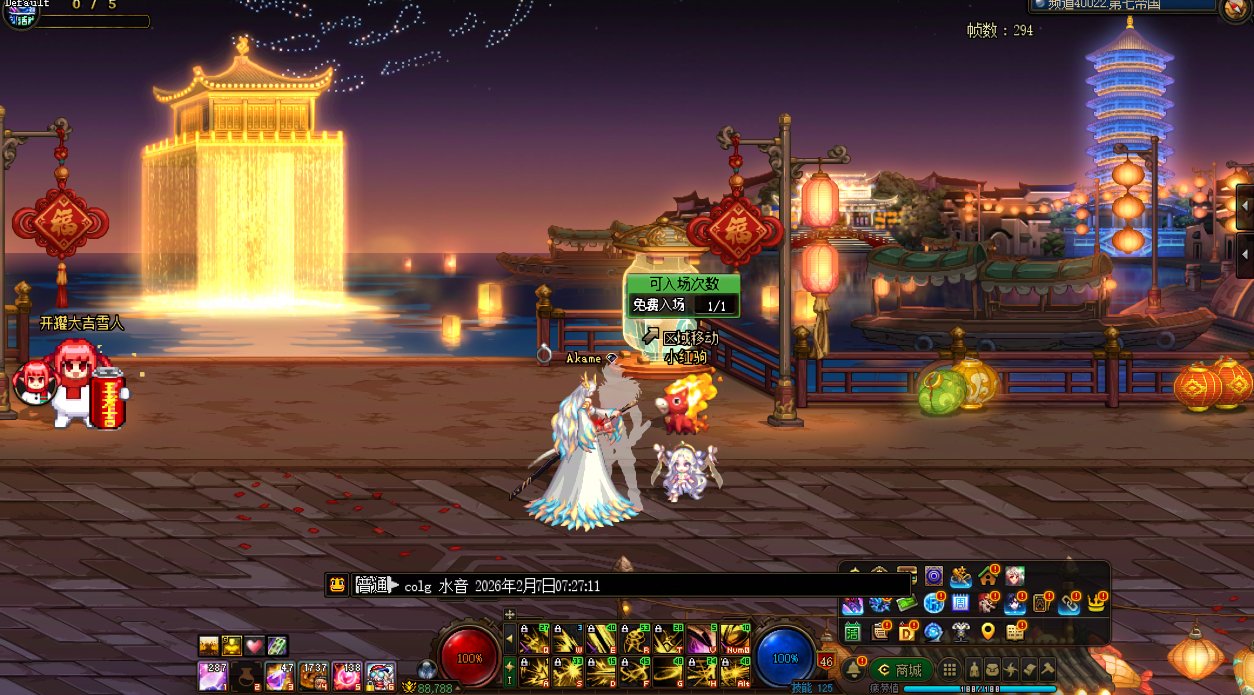Use the quick slot item showing 1737
Viewport: 1254px width, 695px height.
click(315, 675)
